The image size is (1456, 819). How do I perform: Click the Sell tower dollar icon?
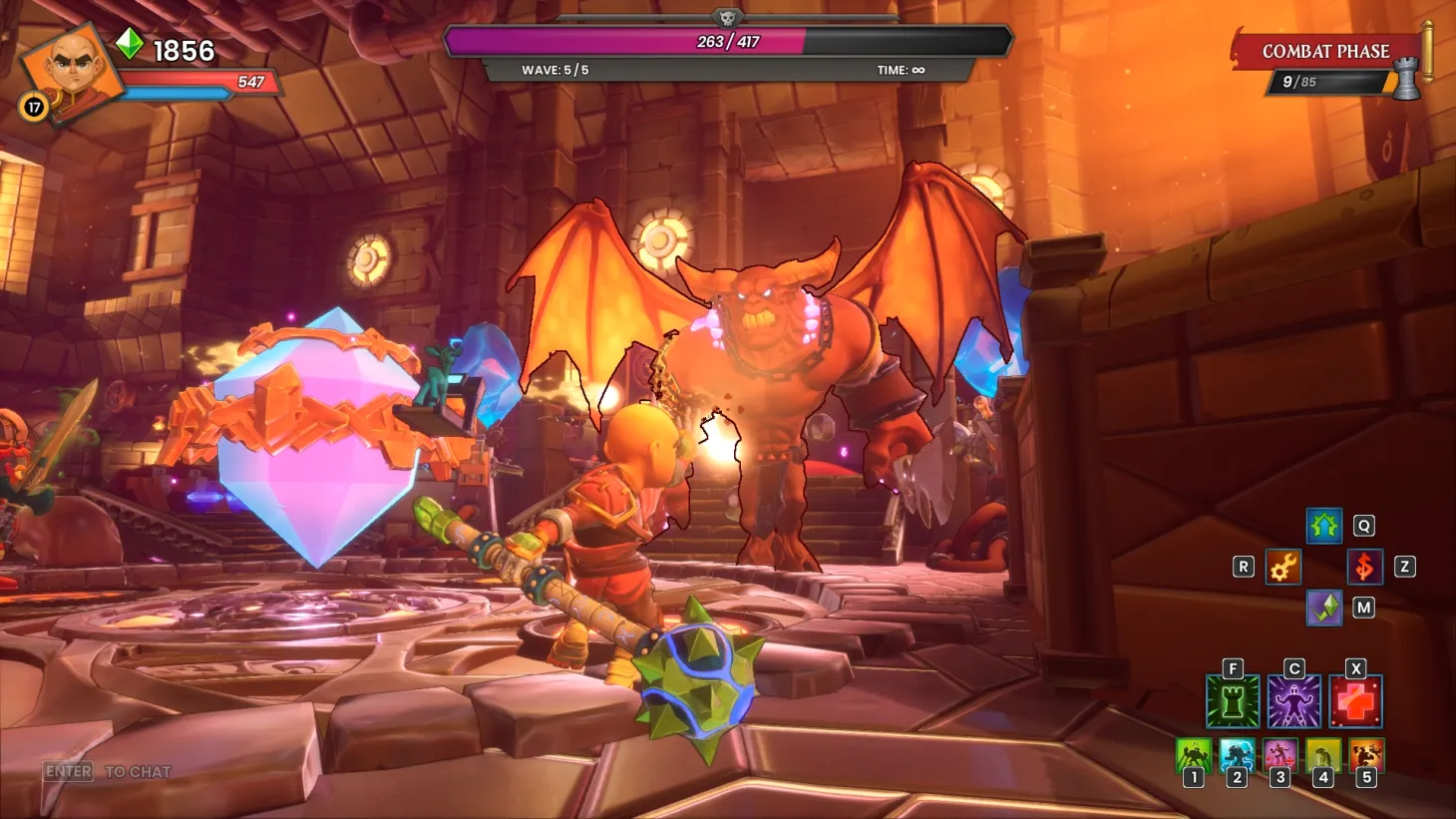[x=1364, y=568]
